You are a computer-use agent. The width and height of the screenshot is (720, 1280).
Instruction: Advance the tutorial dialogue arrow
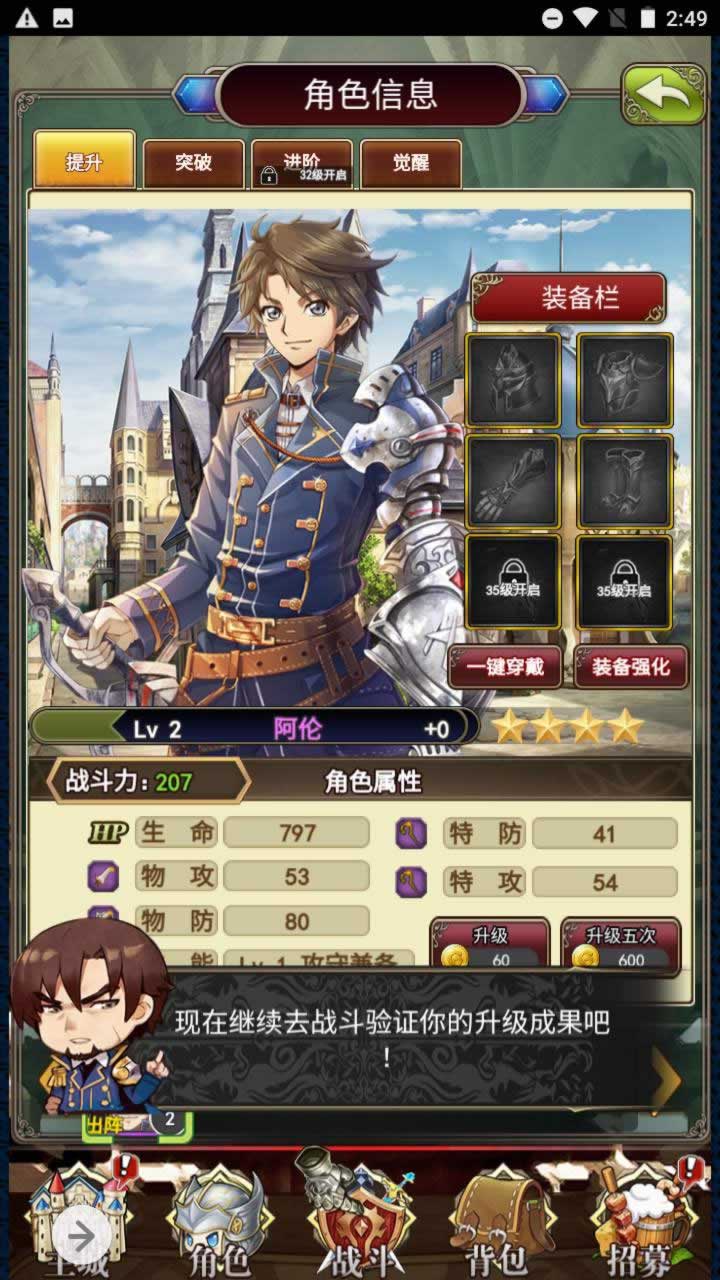[665, 1078]
